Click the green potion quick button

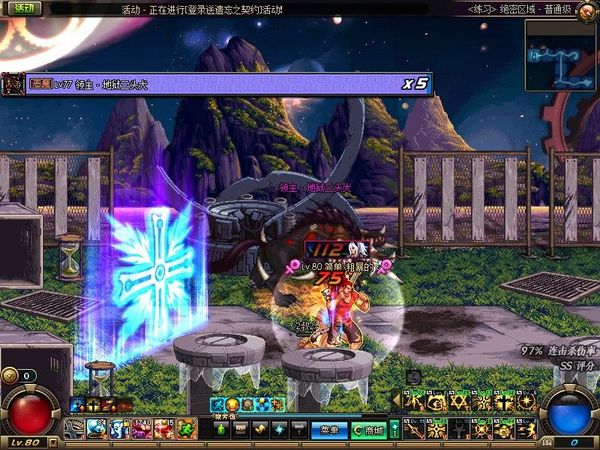(x=221, y=429)
